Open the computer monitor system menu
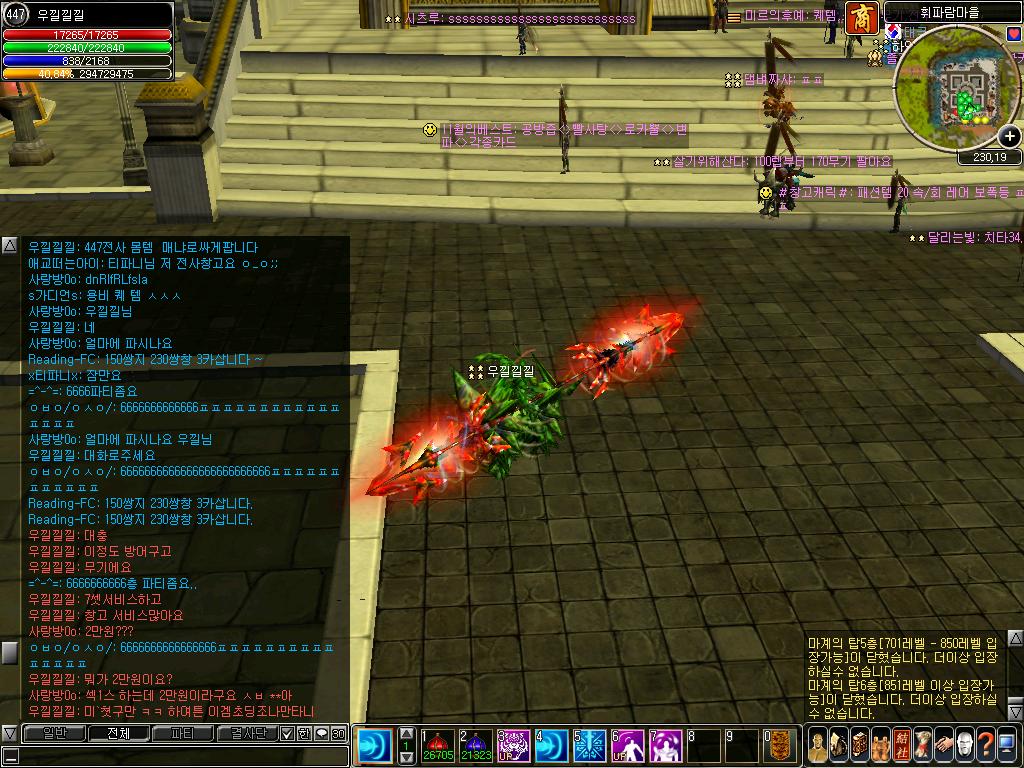The height and width of the screenshot is (768, 1024). (x=1007, y=745)
